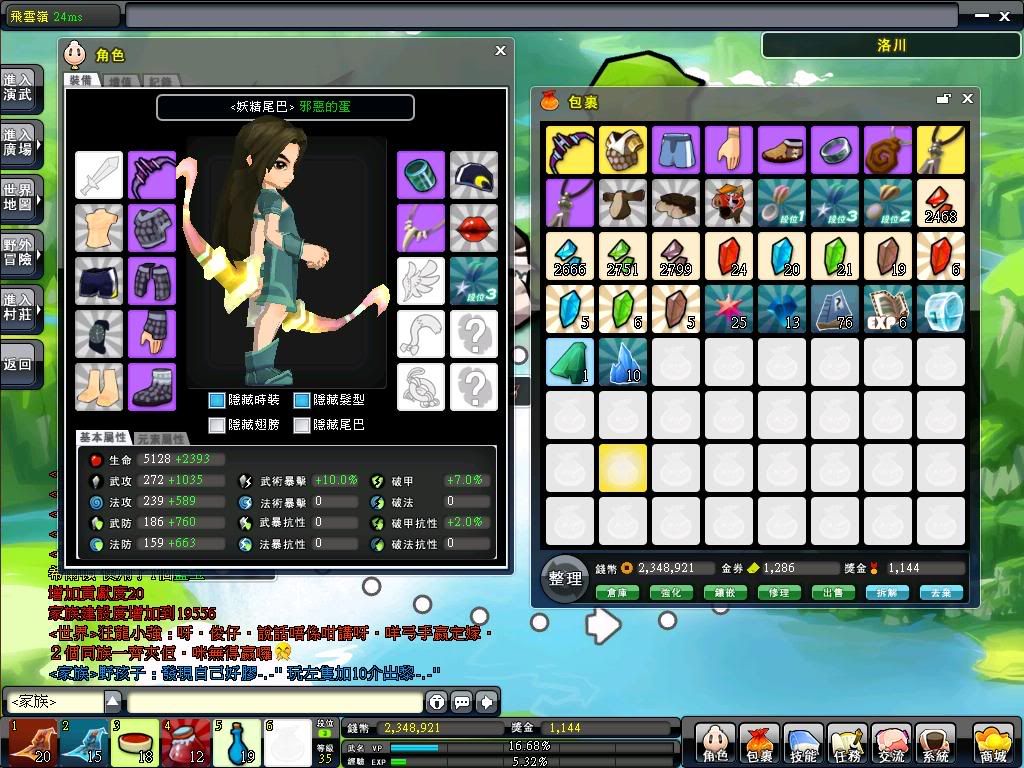Click the 出售 sell button

pyautogui.click(x=833, y=593)
